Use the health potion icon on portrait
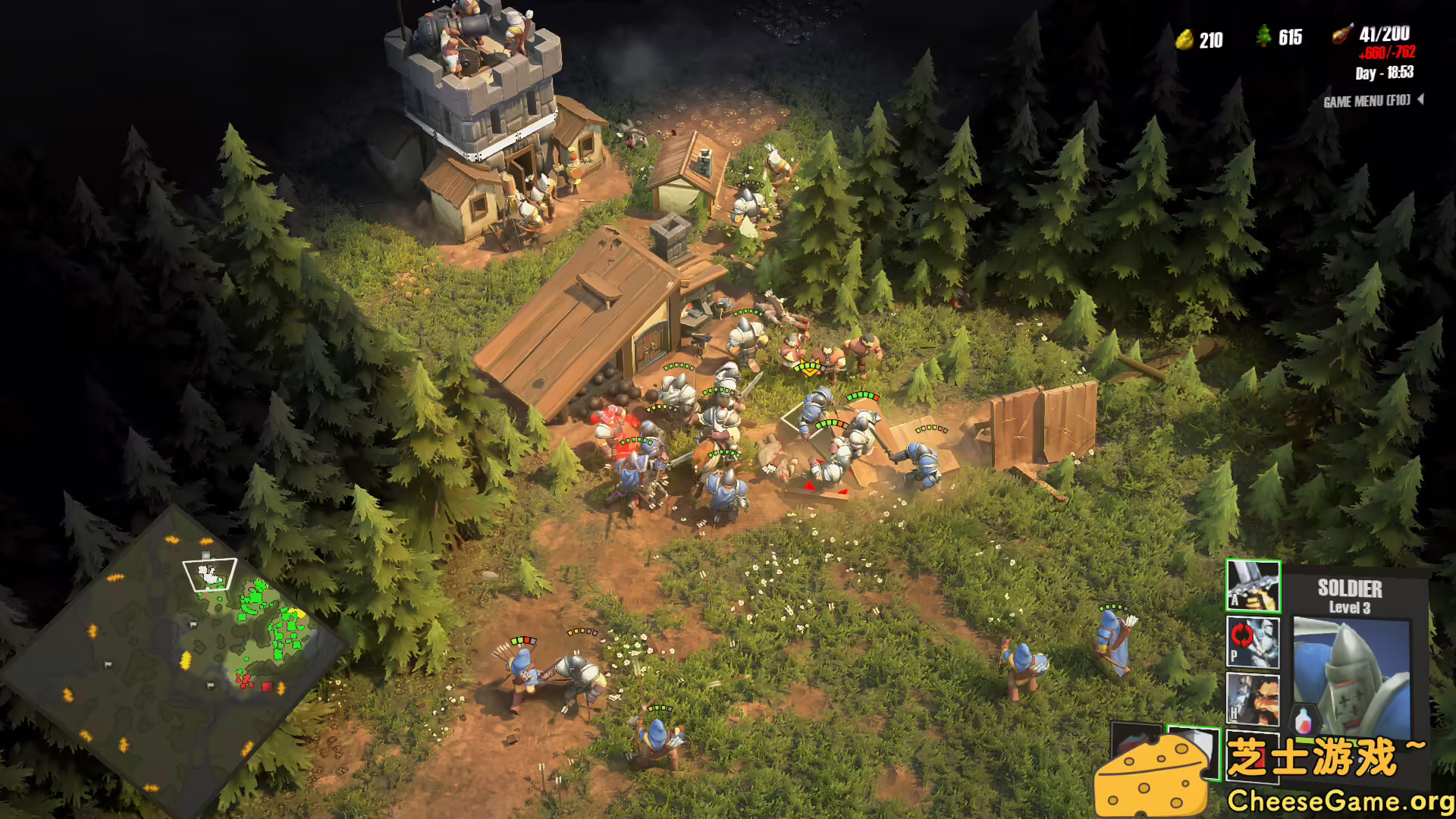 [x=1304, y=719]
